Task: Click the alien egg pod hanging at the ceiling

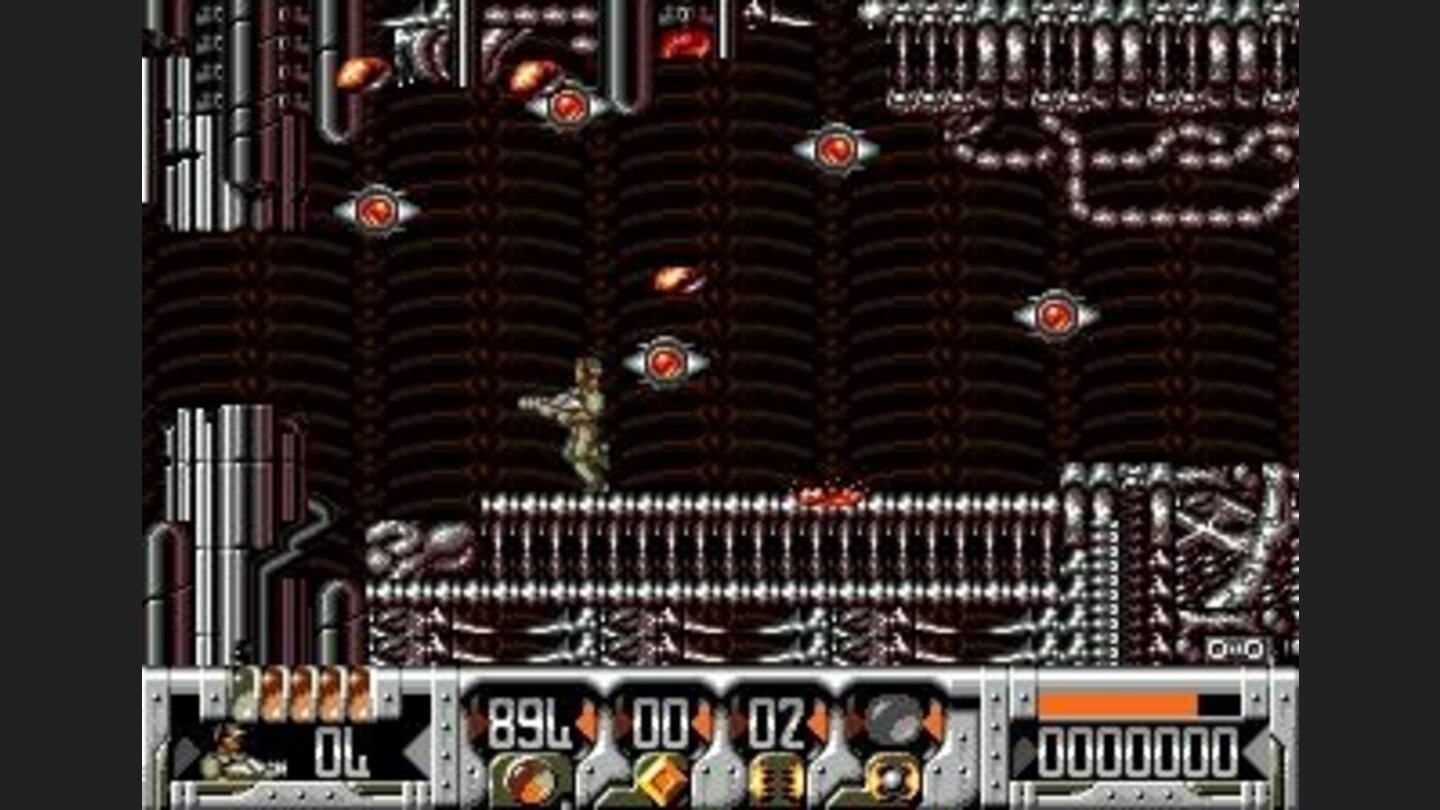Action: tap(685, 45)
